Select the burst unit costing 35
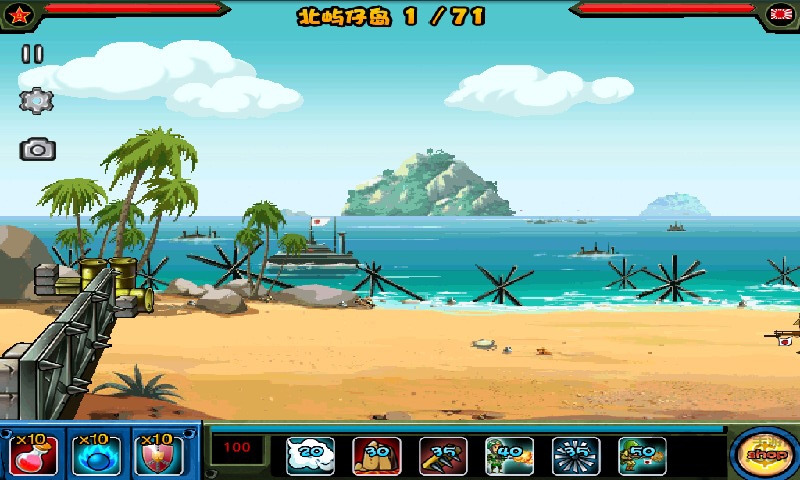 576,456
